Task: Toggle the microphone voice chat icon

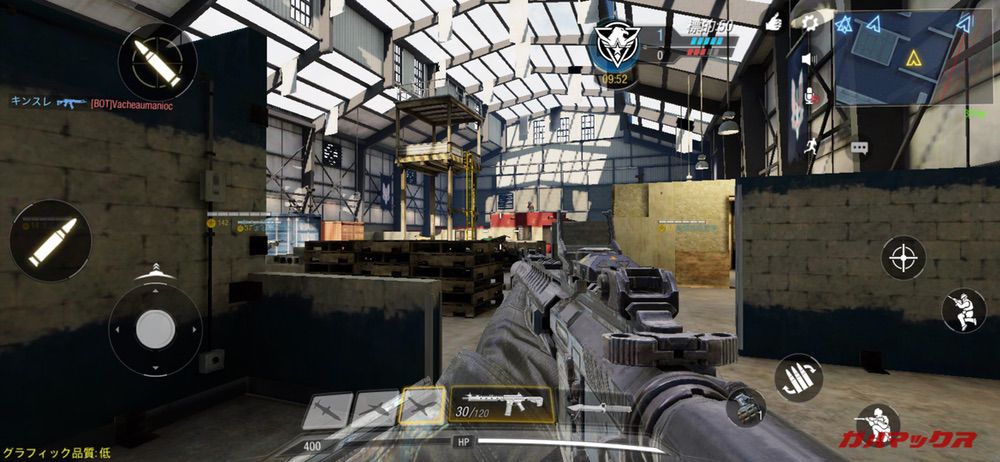Action: [811, 96]
